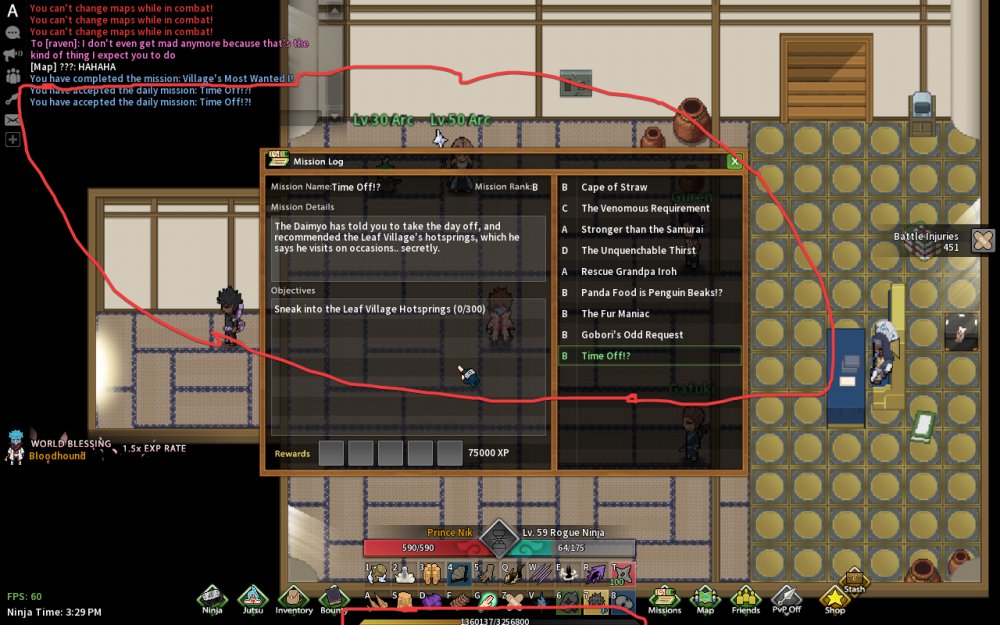Show Gobori's Odd Request mission details
Screen dimensions: 1000x625
pos(632,334)
